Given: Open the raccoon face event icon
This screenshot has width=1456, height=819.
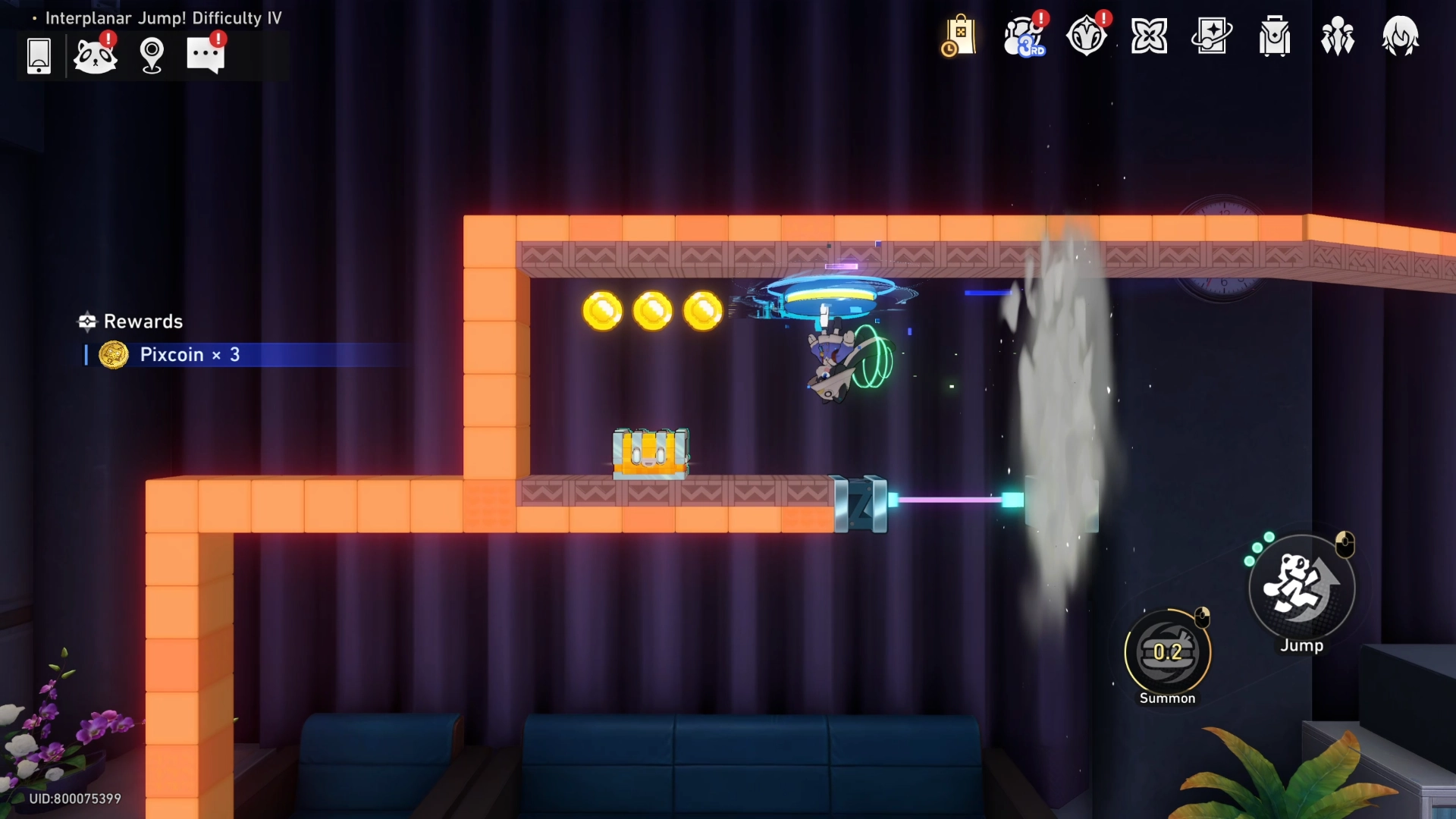Looking at the screenshot, I should pos(96,55).
